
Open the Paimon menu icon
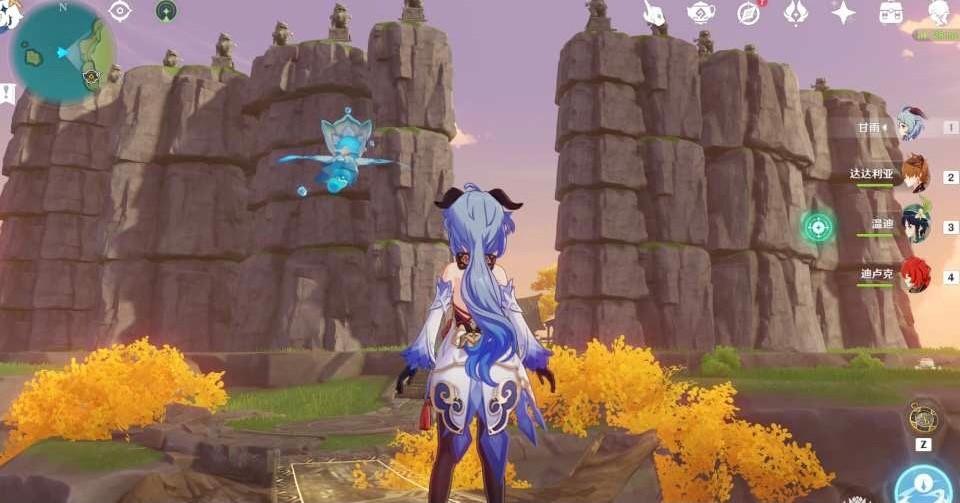point(8,14)
